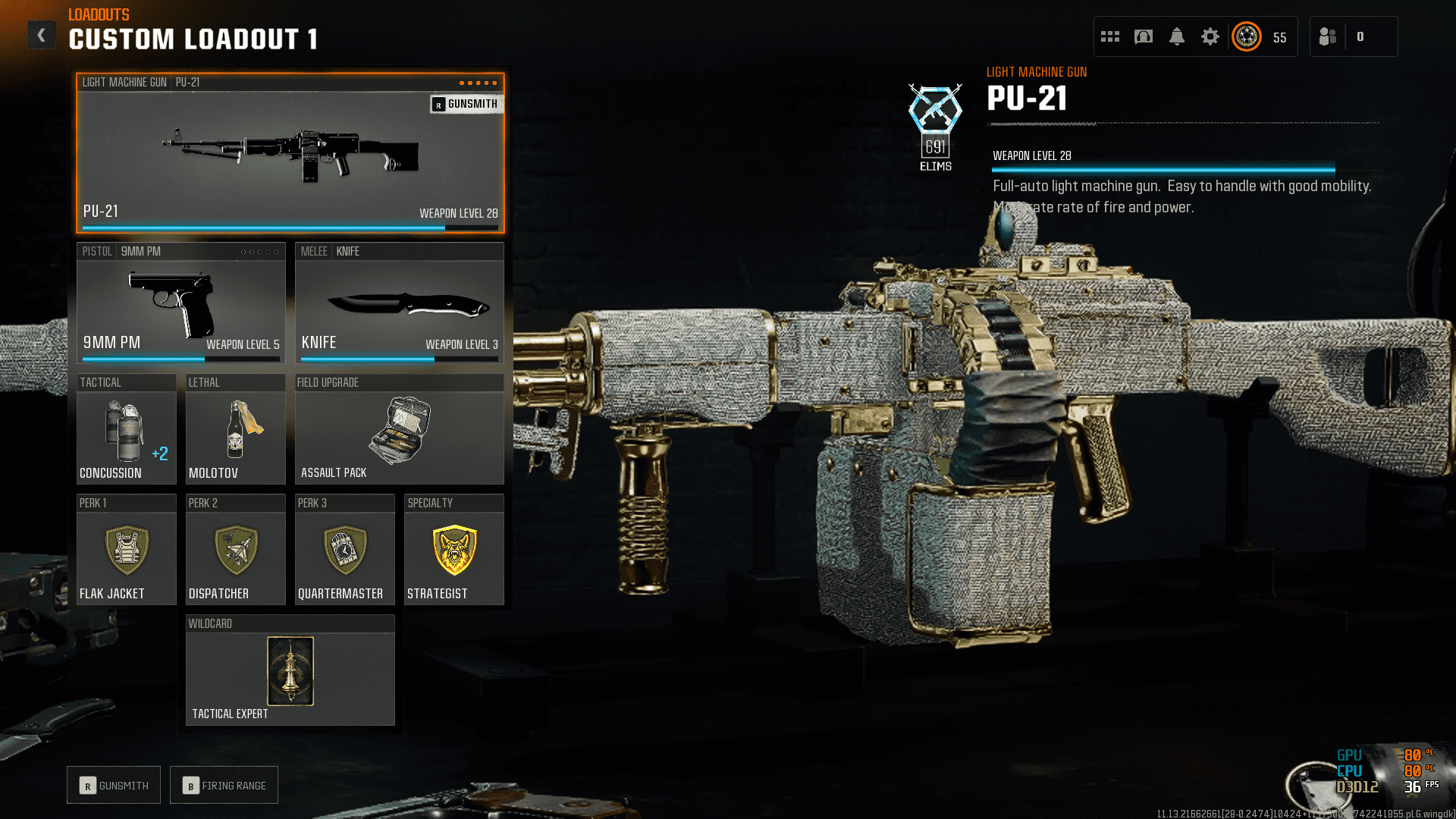
Task: Go back using the top-left arrow
Action: [42, 35]
